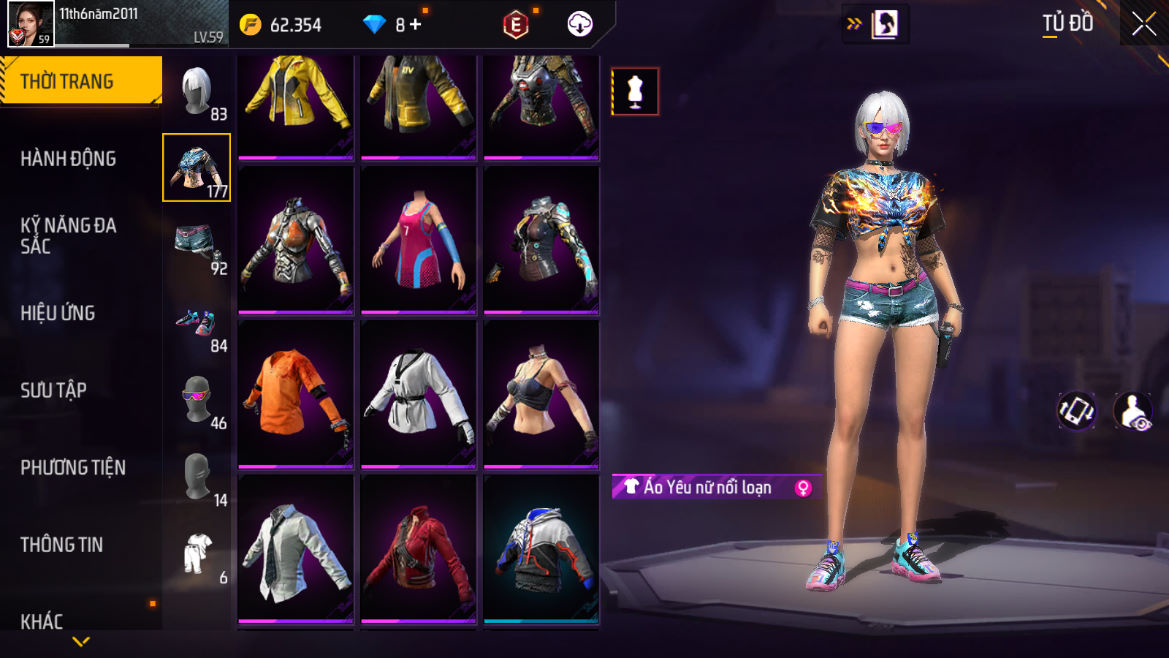Show the THÔNG TIN page
The width and height of the screenshot is (1169, 658).
tap(62, 544)
